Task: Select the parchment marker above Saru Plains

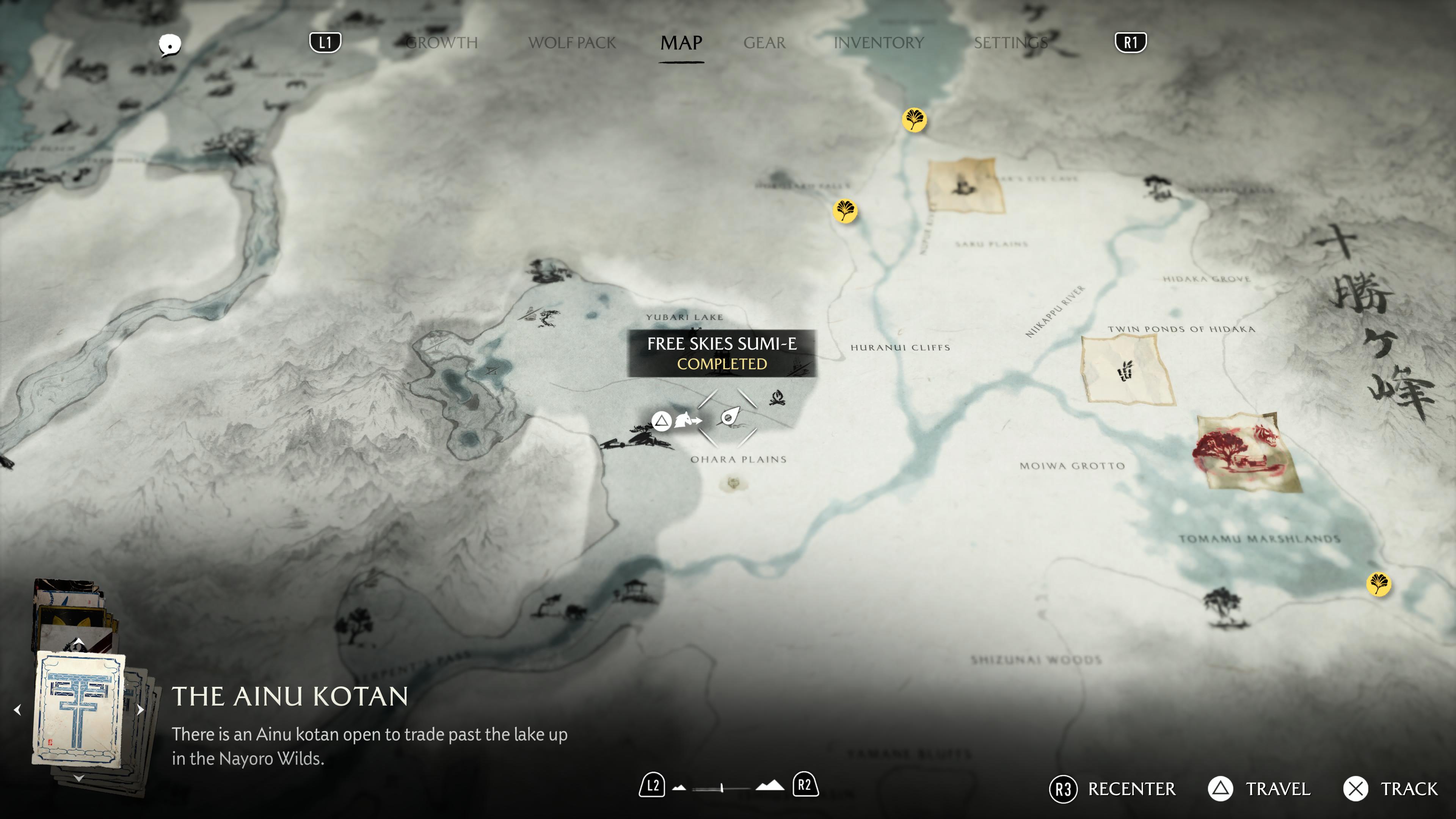Action: tap(964, 185)
